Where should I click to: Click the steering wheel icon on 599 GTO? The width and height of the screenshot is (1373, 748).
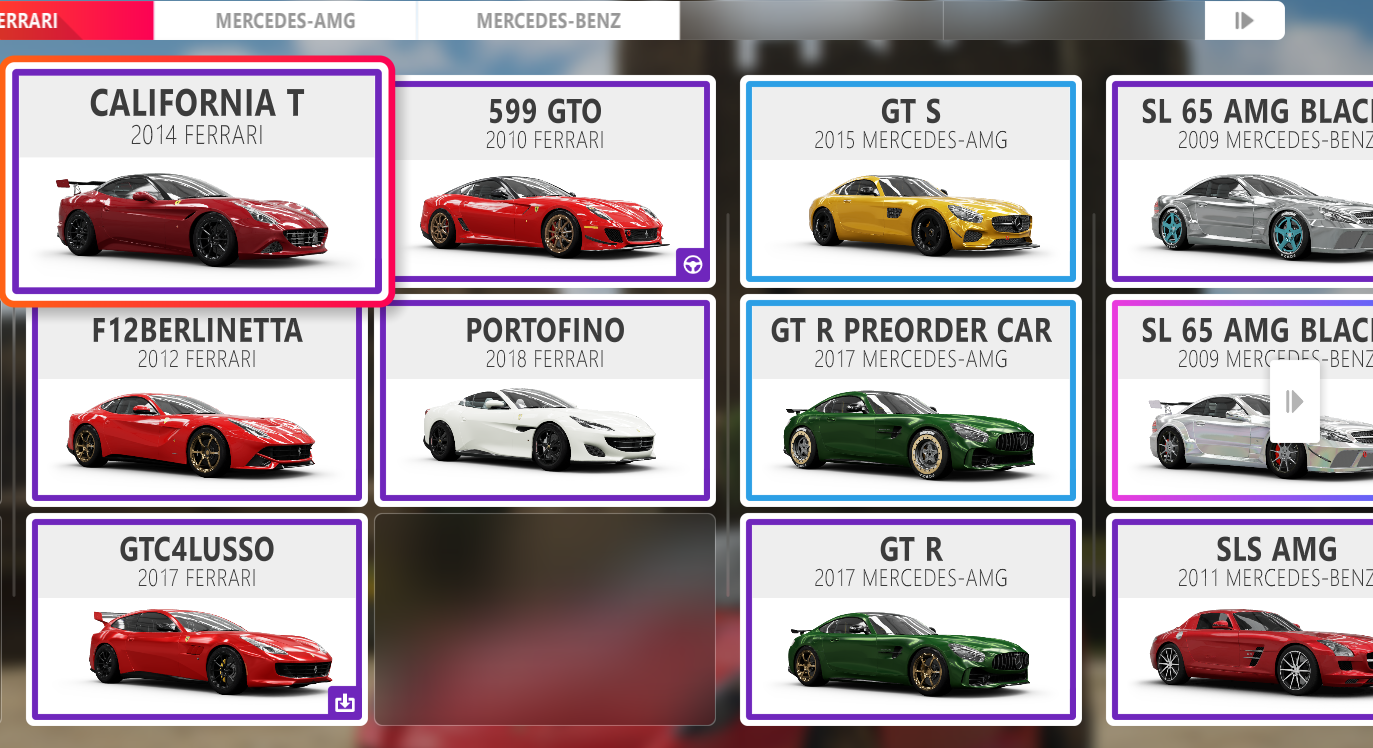click(692, 264)
